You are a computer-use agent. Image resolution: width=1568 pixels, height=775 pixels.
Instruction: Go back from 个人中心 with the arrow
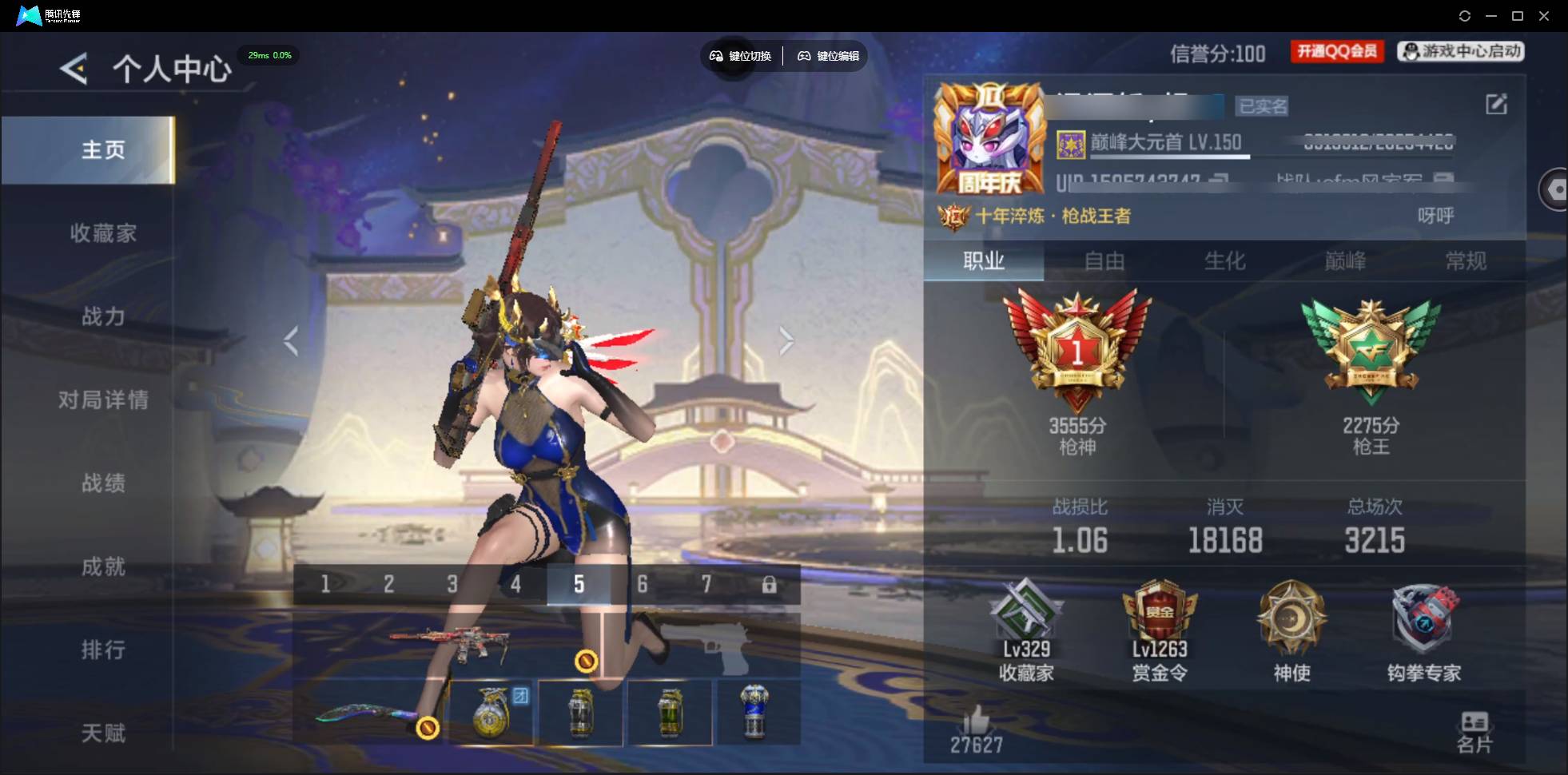coord(74,69)
